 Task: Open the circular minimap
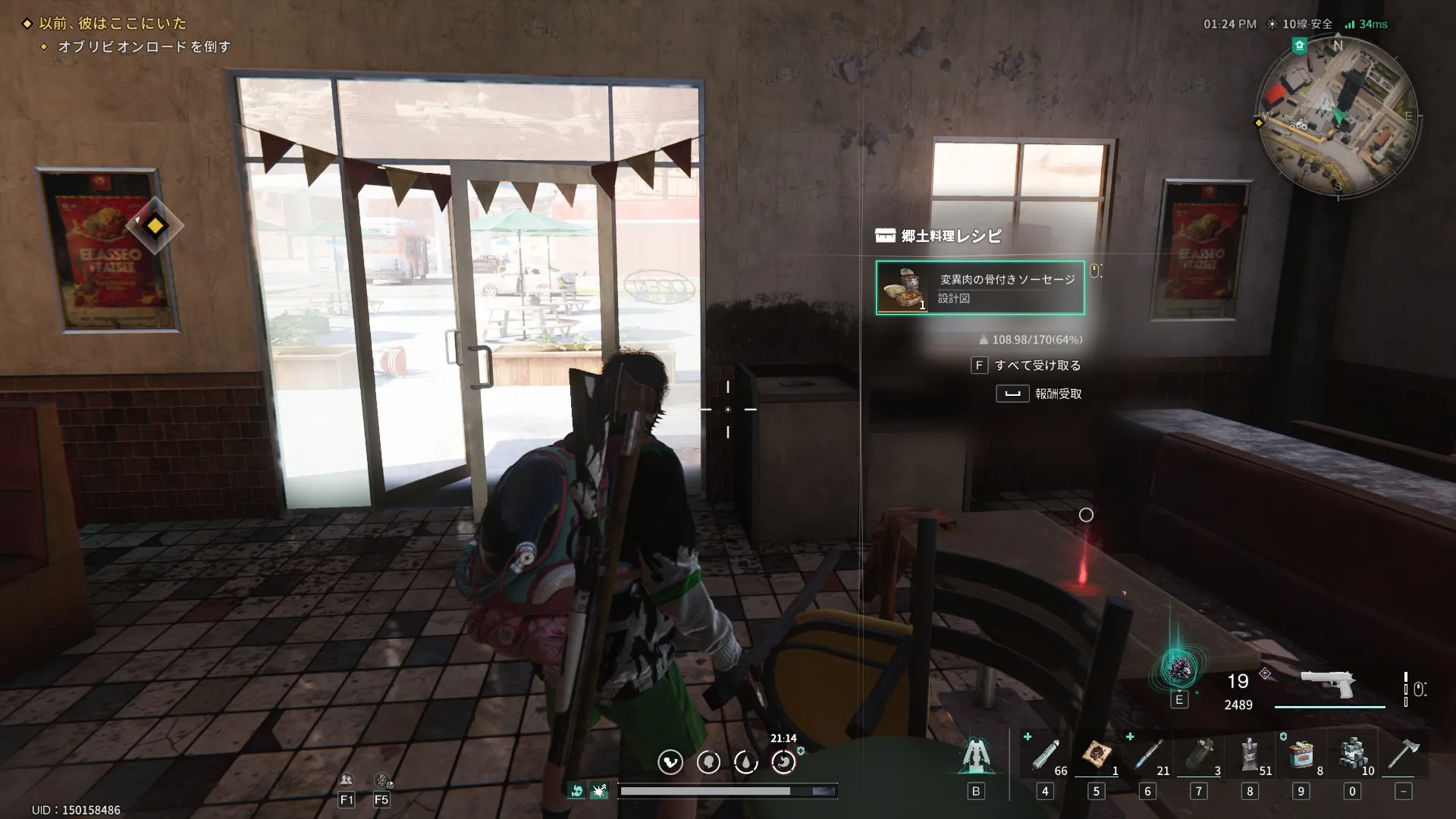point(1337,118)
